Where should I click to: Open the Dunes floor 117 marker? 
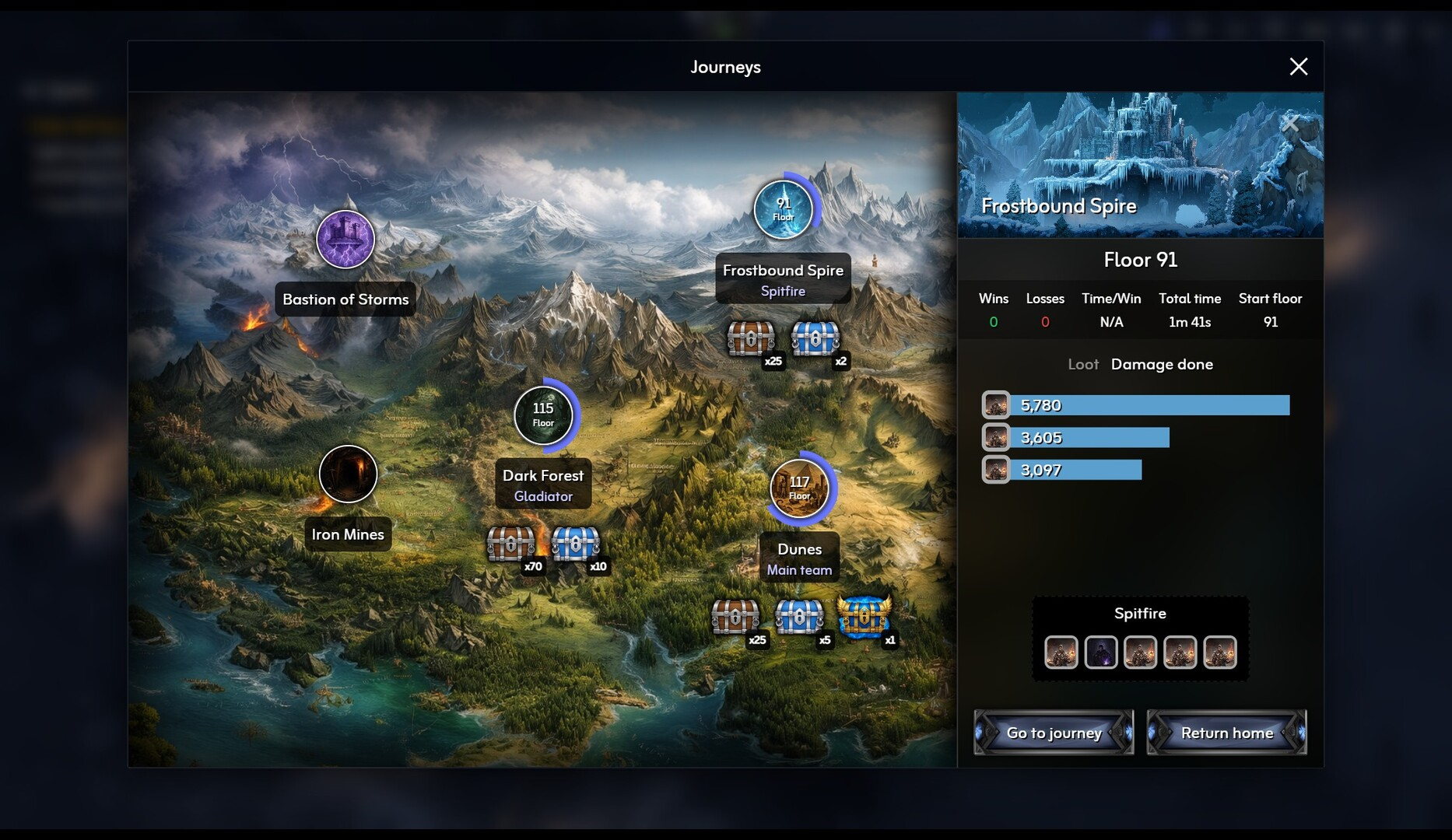799,488
